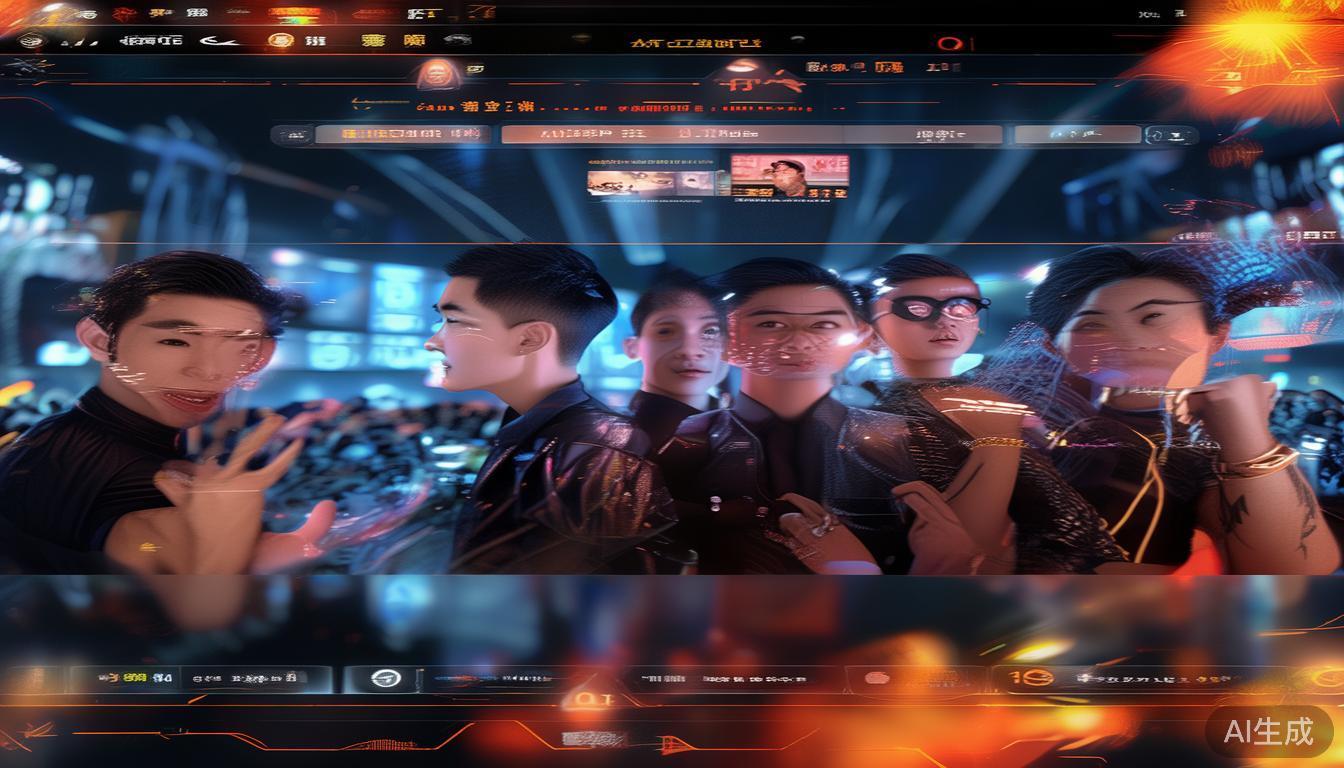Click the white circular icon in bottom bar

(x=385, y=678)
